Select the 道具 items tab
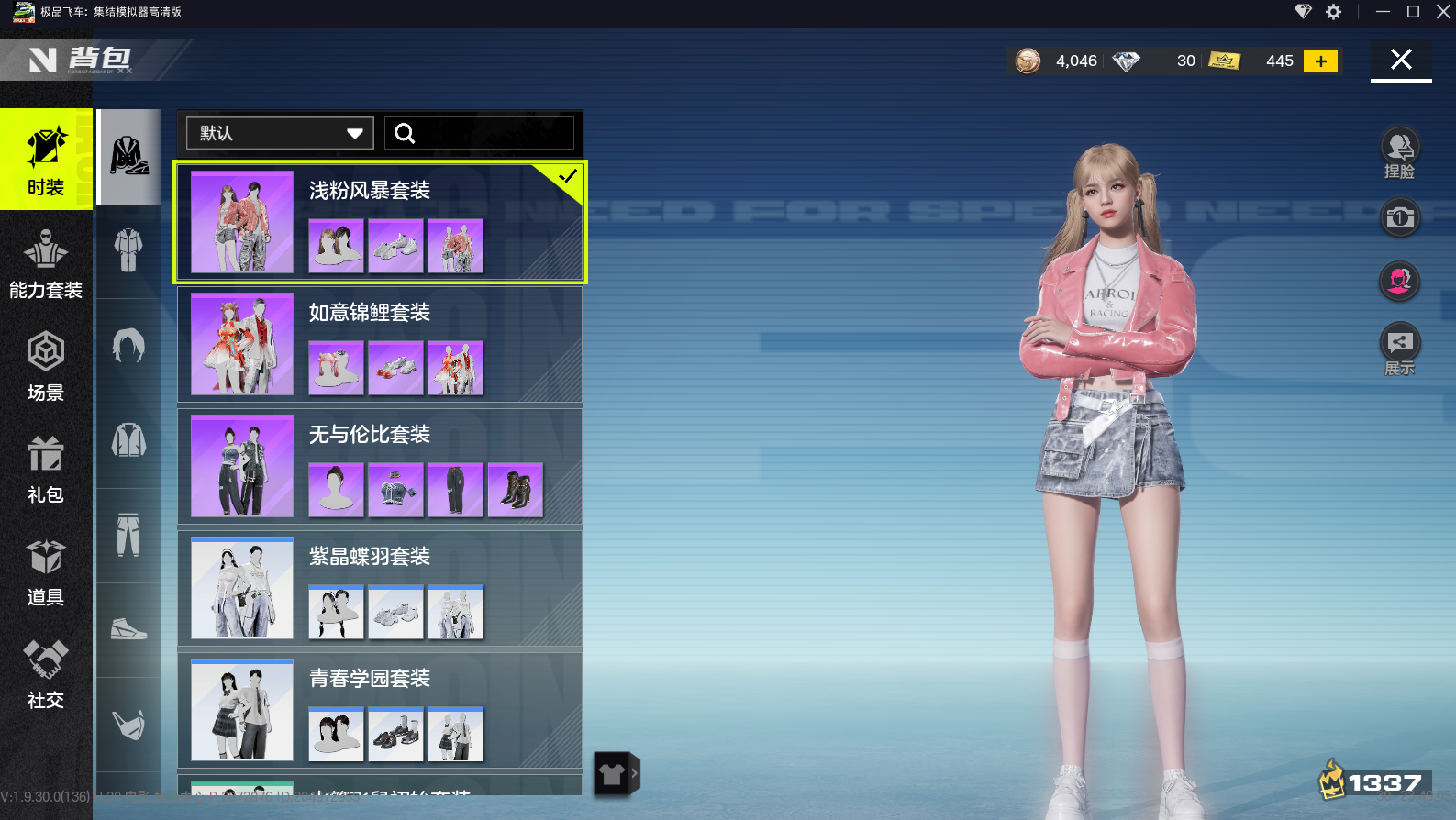Screen dimensions: 1456x820 tap(46, 571)
